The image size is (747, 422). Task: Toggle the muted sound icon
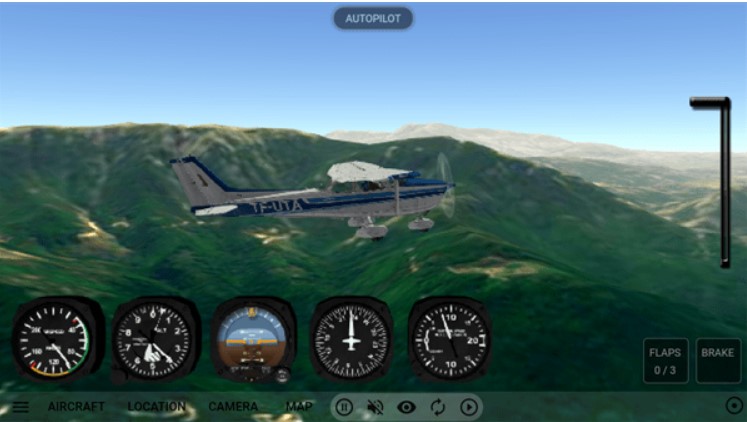(375, 407)
